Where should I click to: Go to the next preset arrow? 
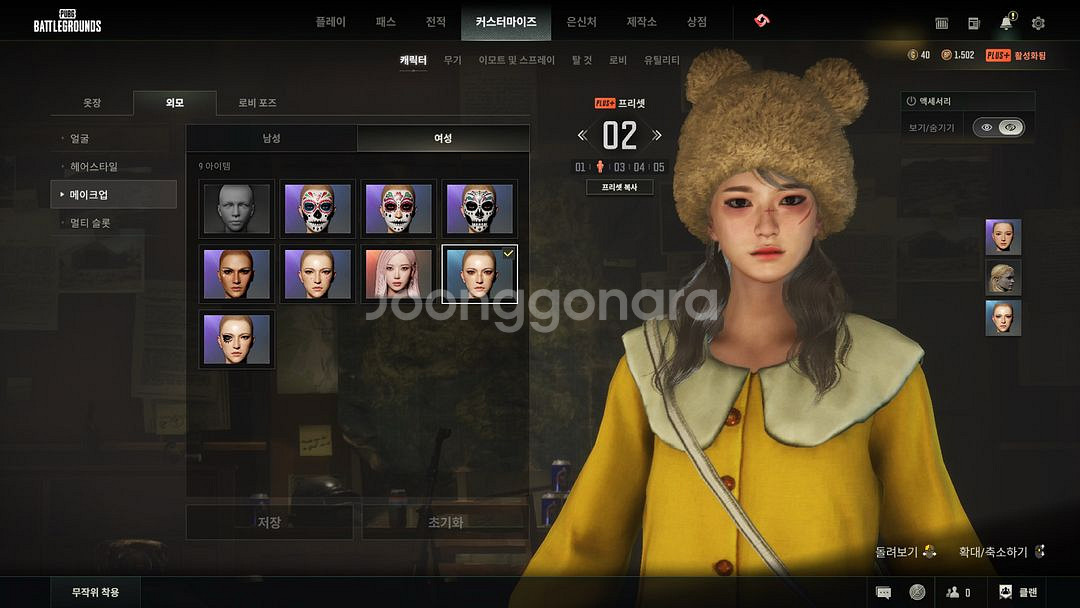pyautogui.click(x=657, y=135)
